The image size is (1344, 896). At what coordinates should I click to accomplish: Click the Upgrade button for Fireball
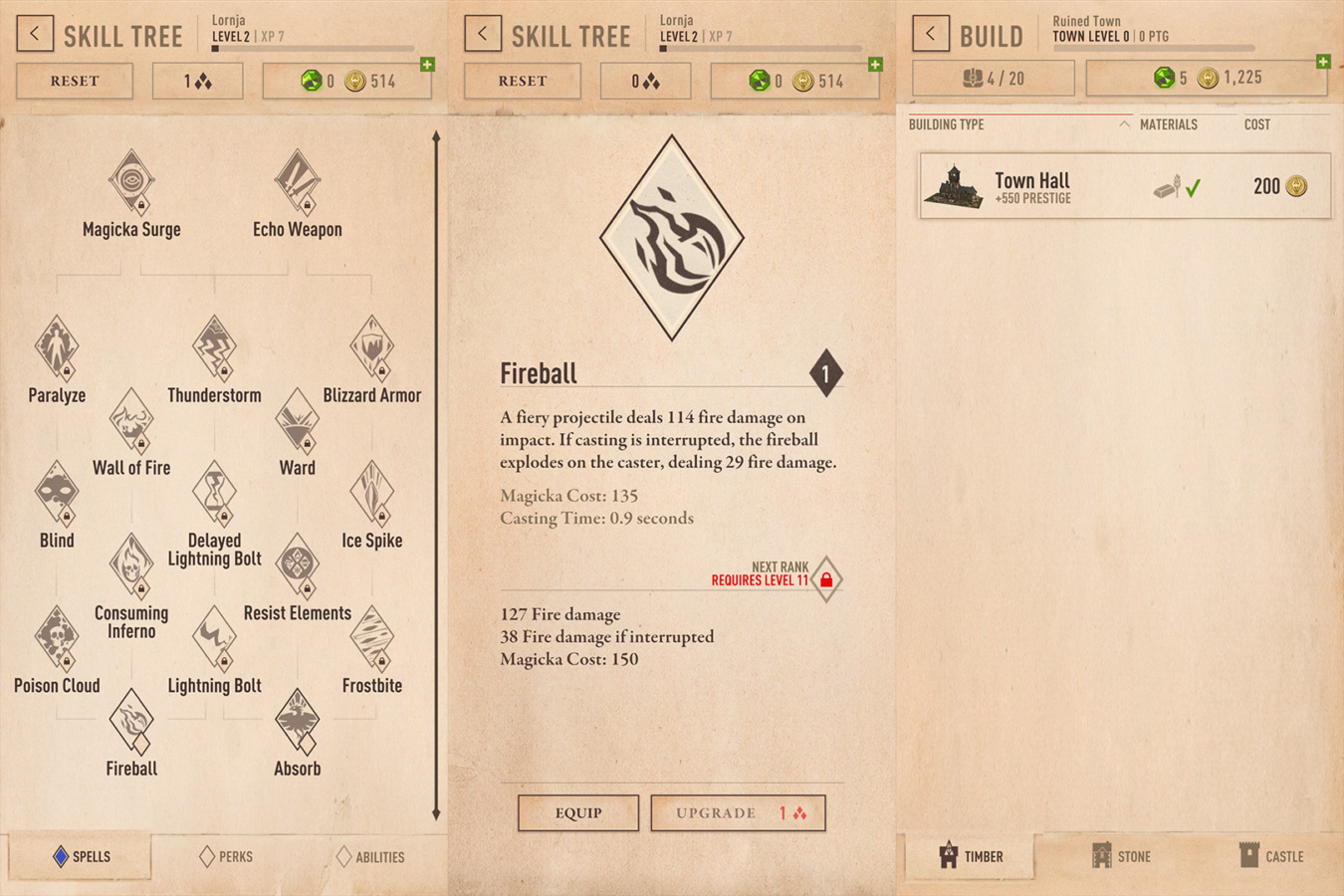pyautogui.click(x=738, y=812)
